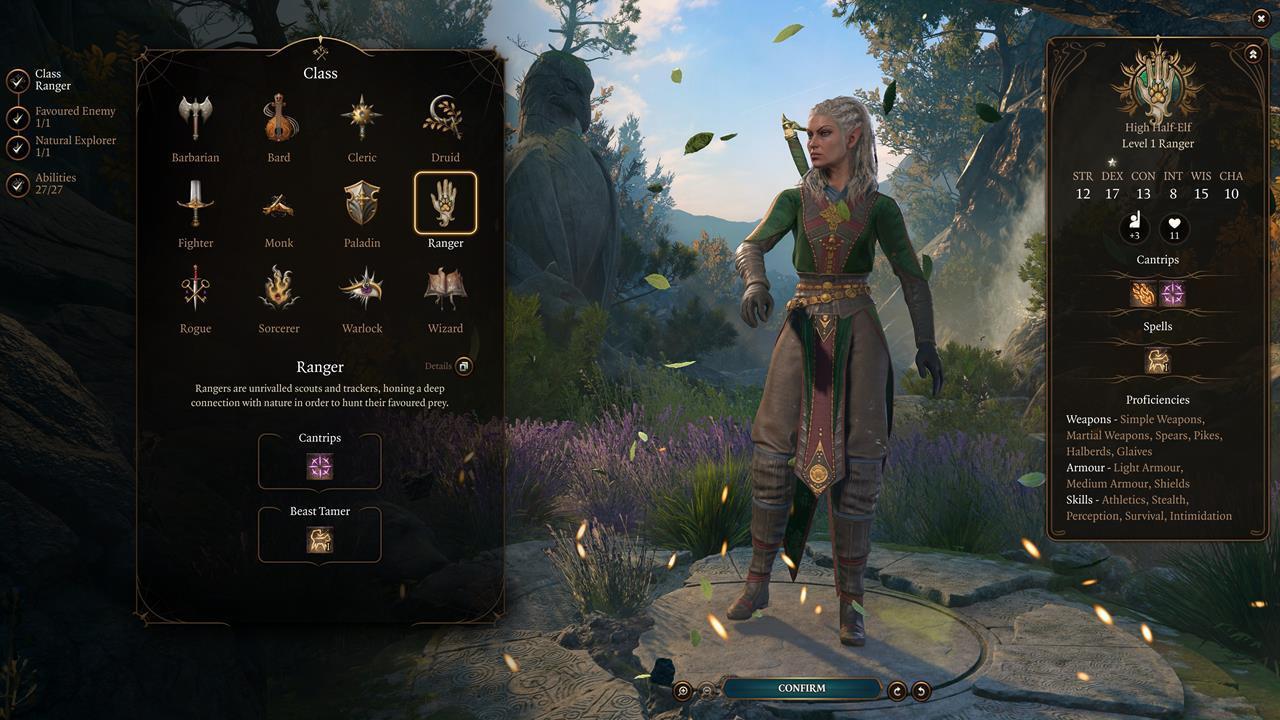Collapse the character summary panel
The height and width of the screenshot is (720, 1280).
click(x=1253, y=54)
